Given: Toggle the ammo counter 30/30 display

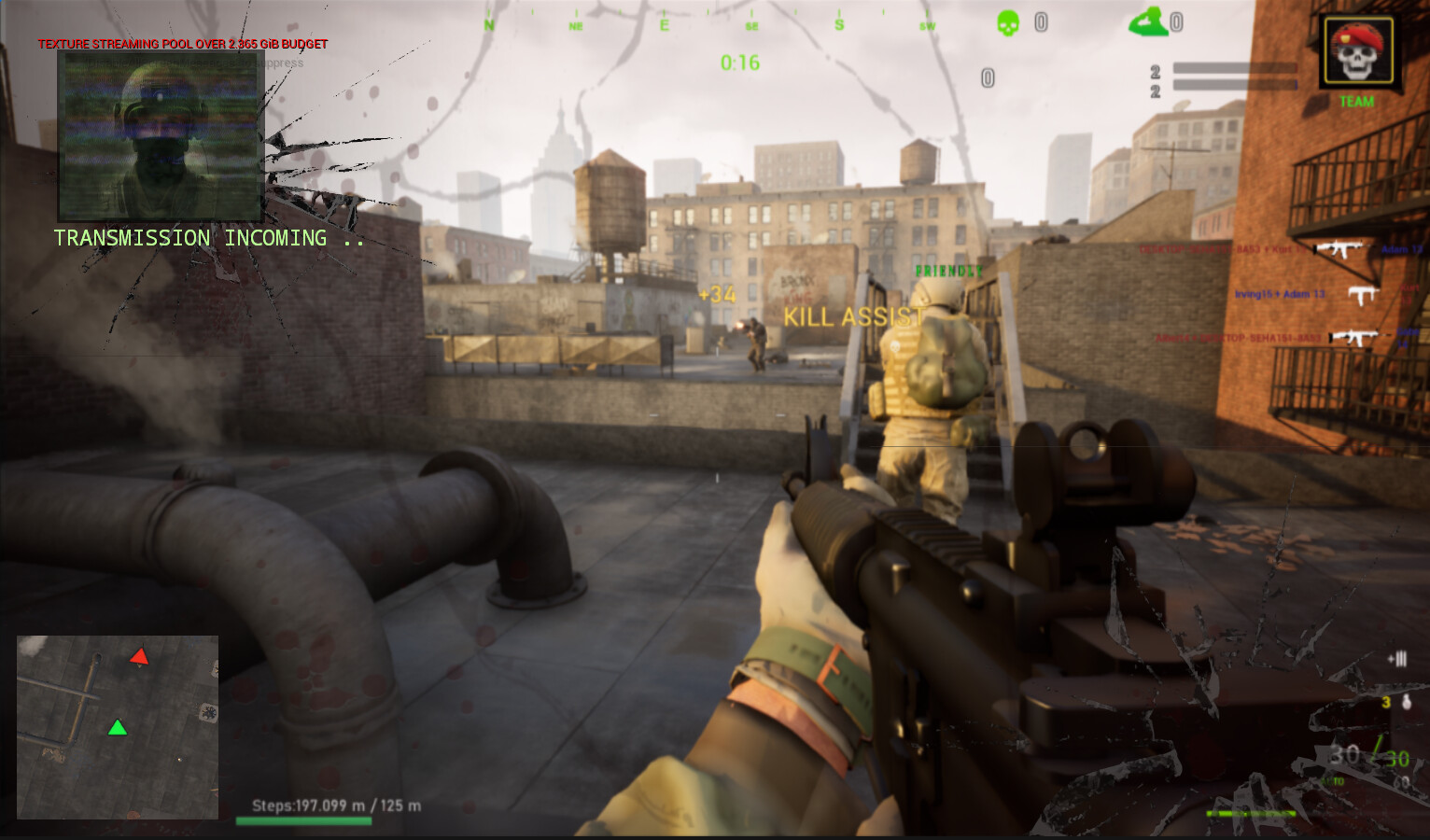Looking at the screenshot, I should coord(1367,756).
